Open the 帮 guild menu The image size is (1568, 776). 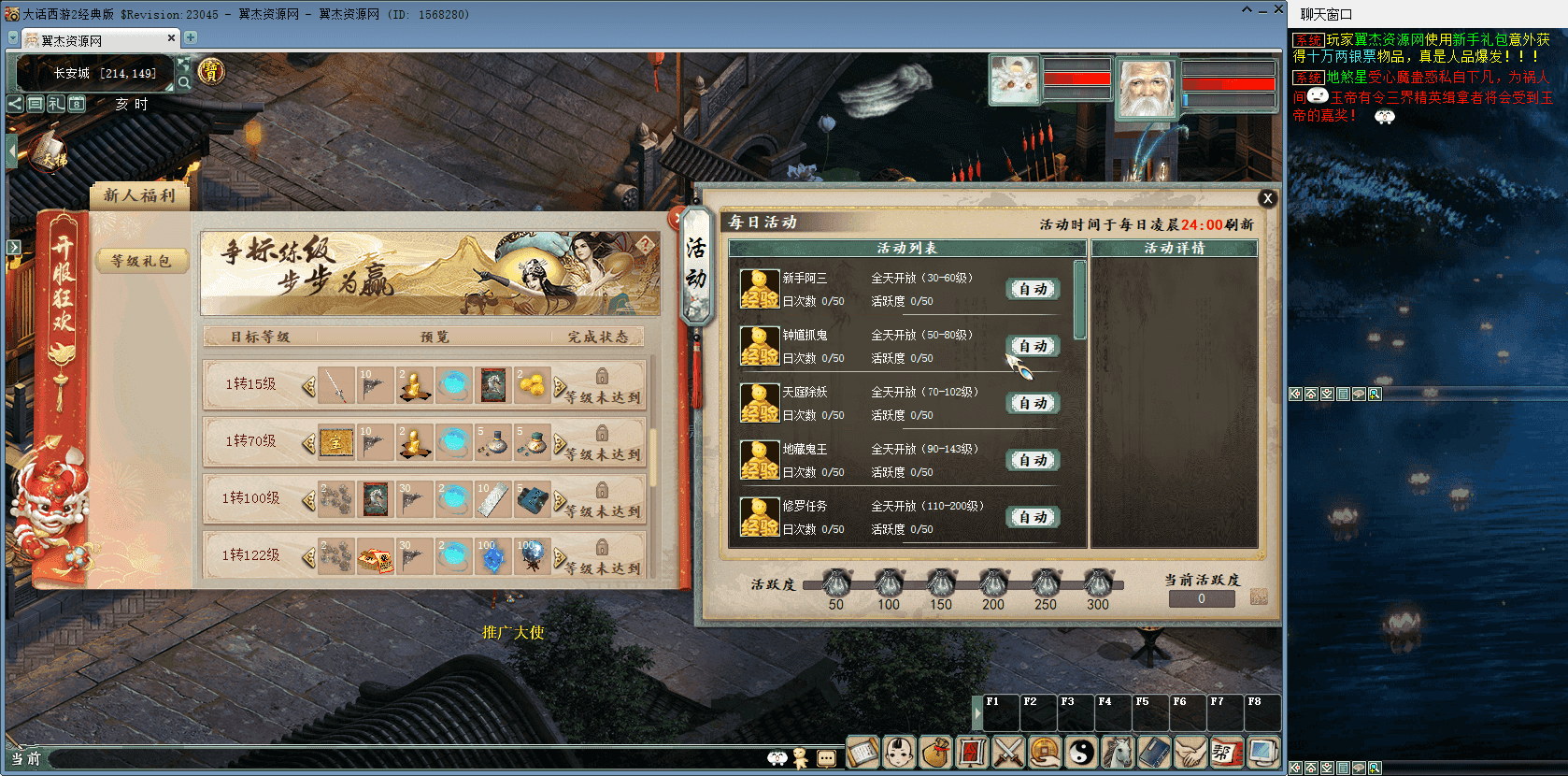(x=1226, y=751)
